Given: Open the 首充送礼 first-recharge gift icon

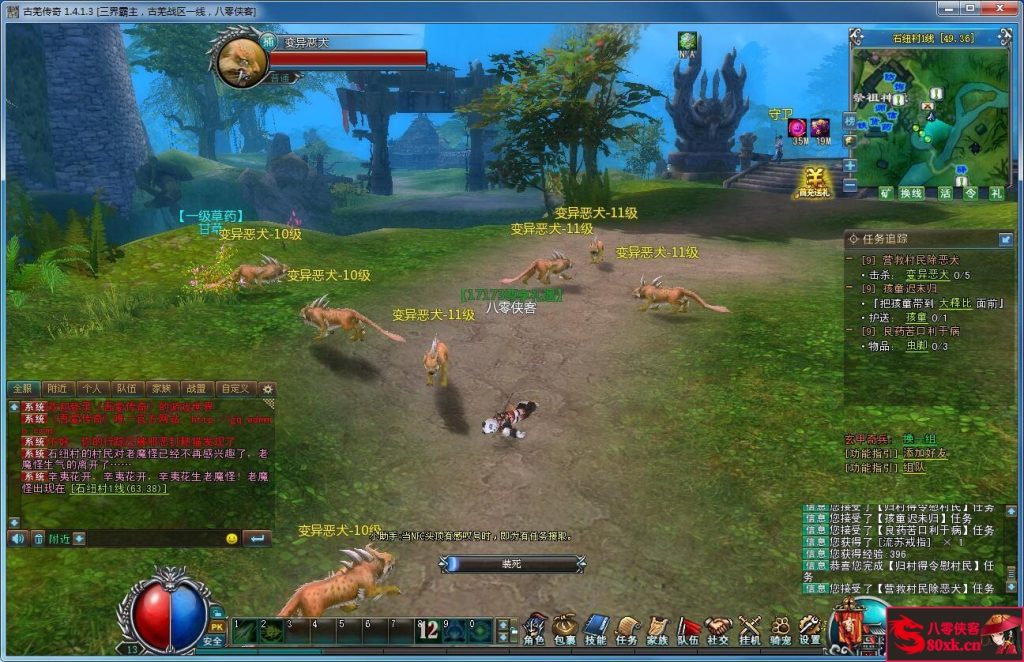Looking at the screenshot, I should coord(813,182).
